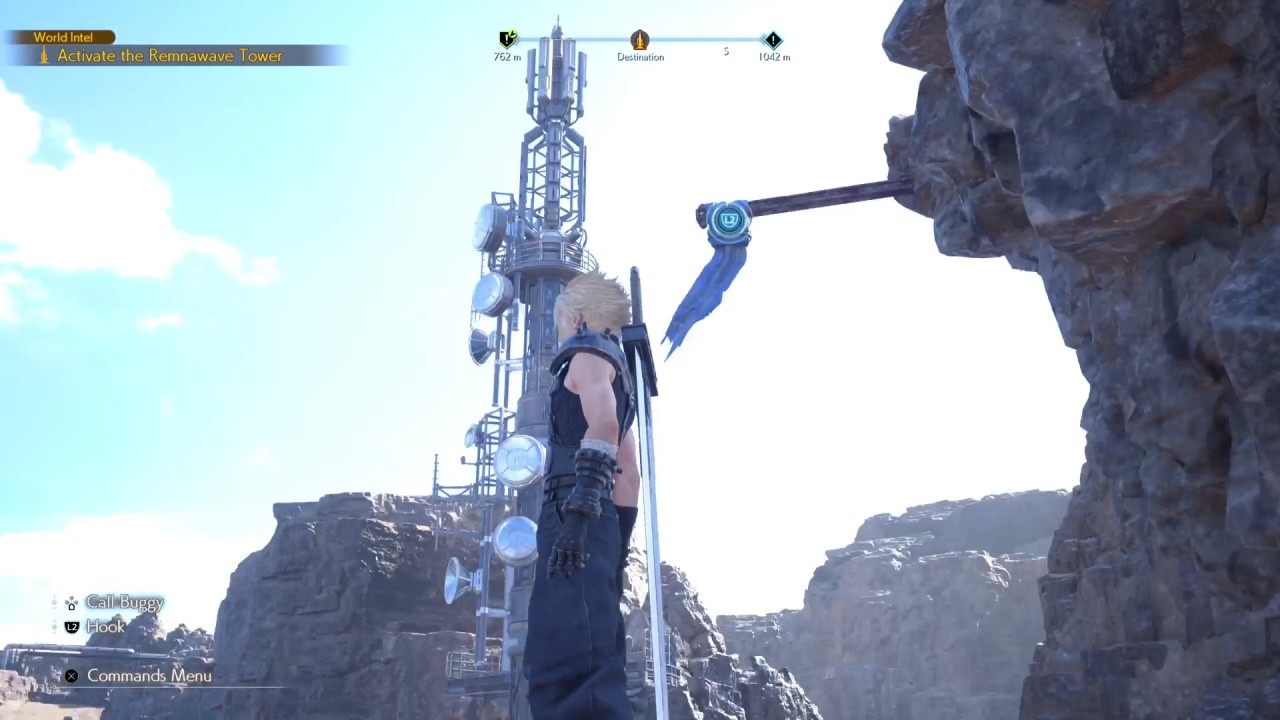Click the X button icon for Commands Menu
The width and height of the screenshot is (1280, 720).
(70, 676)
